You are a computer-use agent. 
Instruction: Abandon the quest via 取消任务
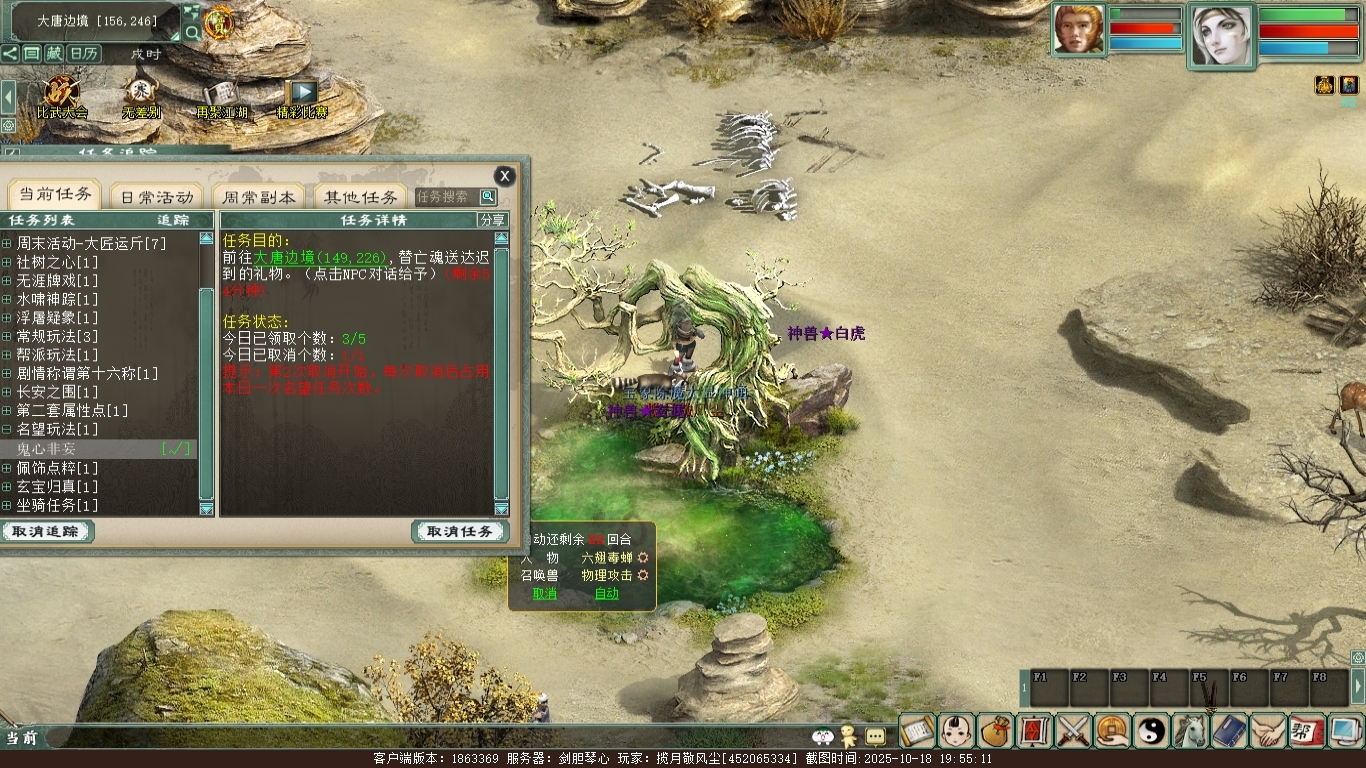(460, 532)
